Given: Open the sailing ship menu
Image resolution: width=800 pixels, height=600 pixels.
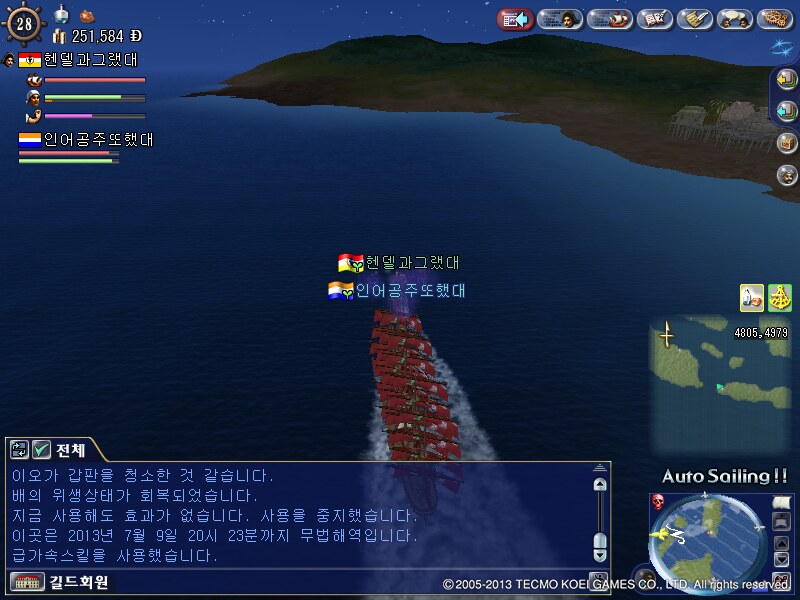Looking at the screenshot, I should pos(608,19).
